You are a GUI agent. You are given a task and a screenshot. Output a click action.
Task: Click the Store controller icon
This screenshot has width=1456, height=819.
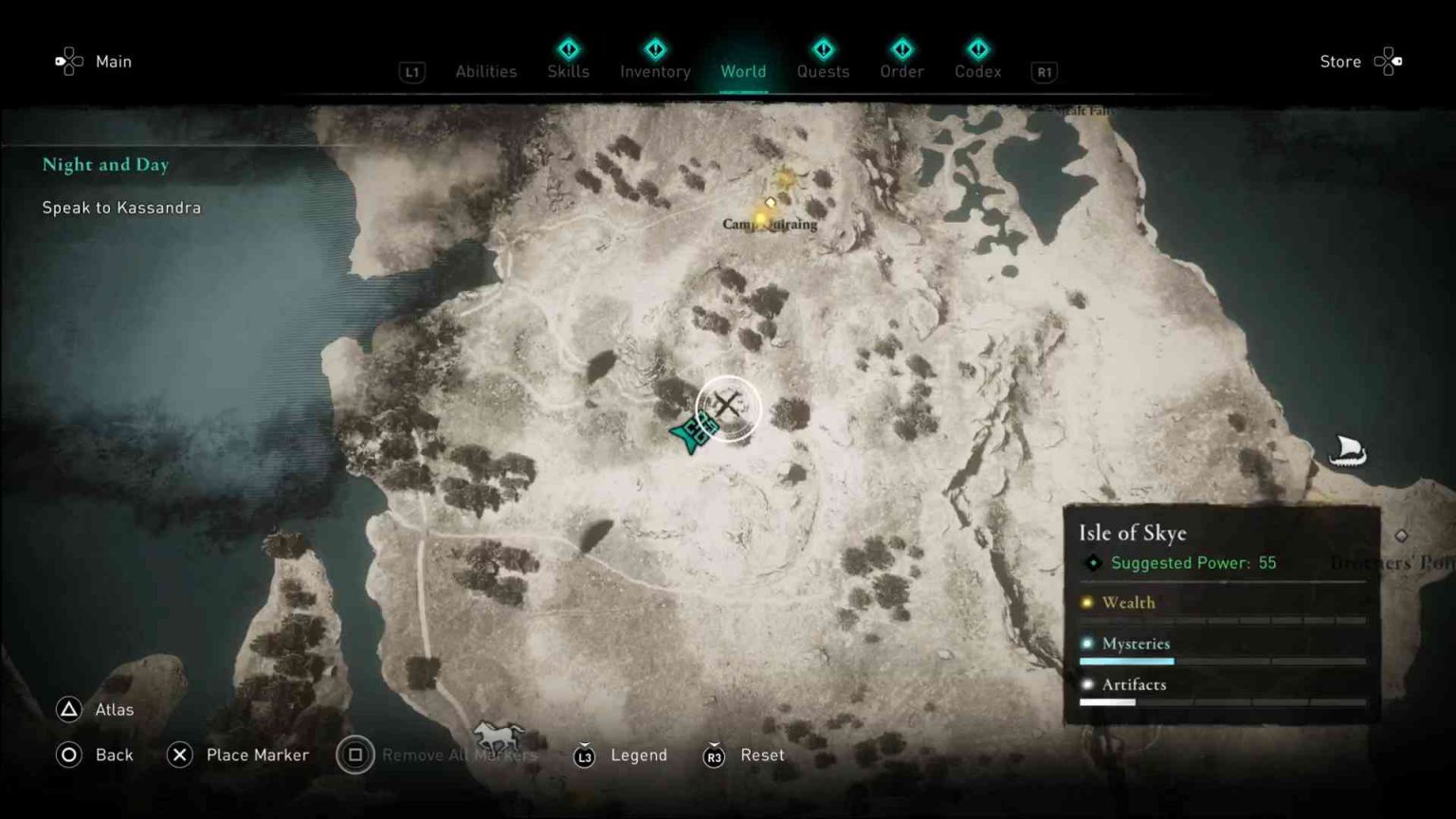click(1388, 61)
